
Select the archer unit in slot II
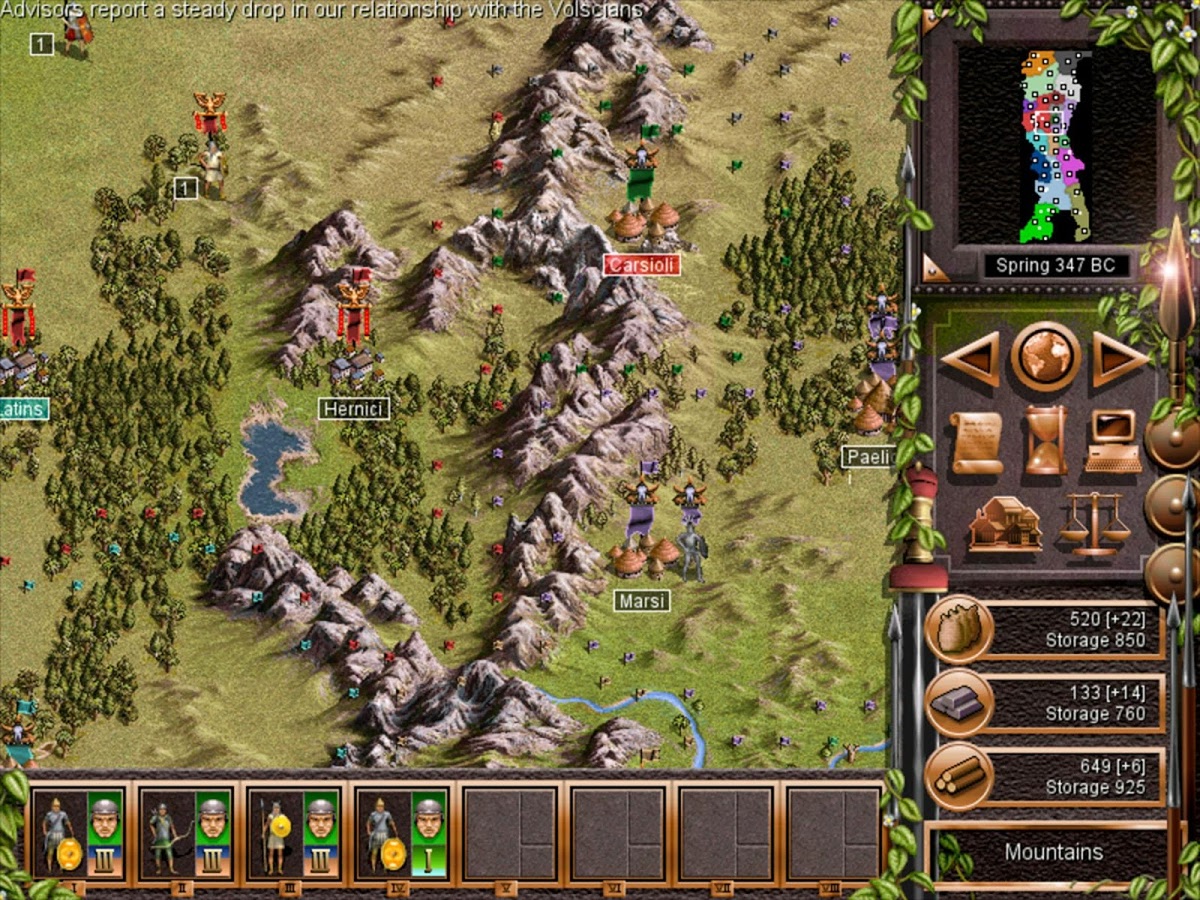tap(186, 833)
